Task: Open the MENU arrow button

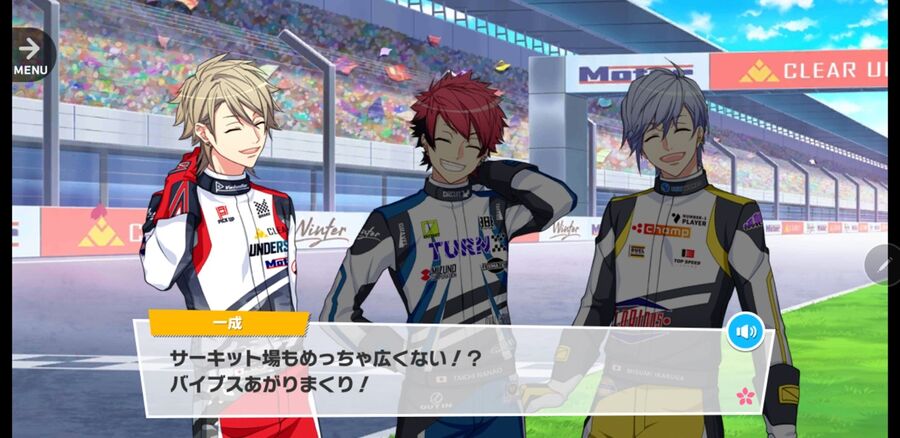Action: (x=30, y=54)
